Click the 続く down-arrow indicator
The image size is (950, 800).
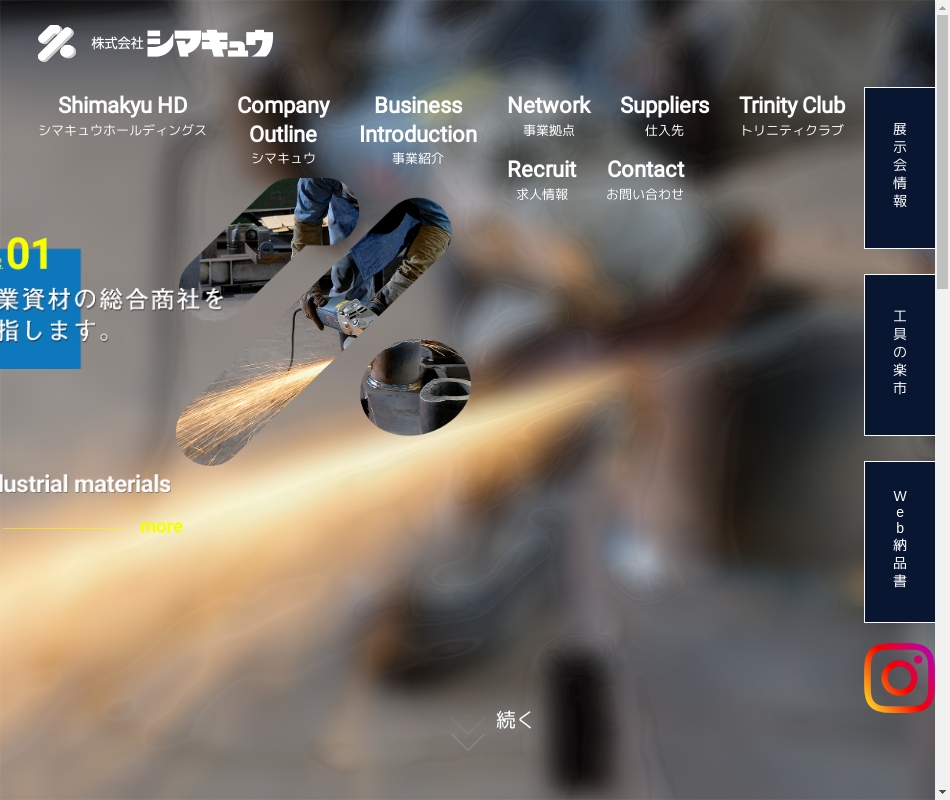(x=467, y=733)
